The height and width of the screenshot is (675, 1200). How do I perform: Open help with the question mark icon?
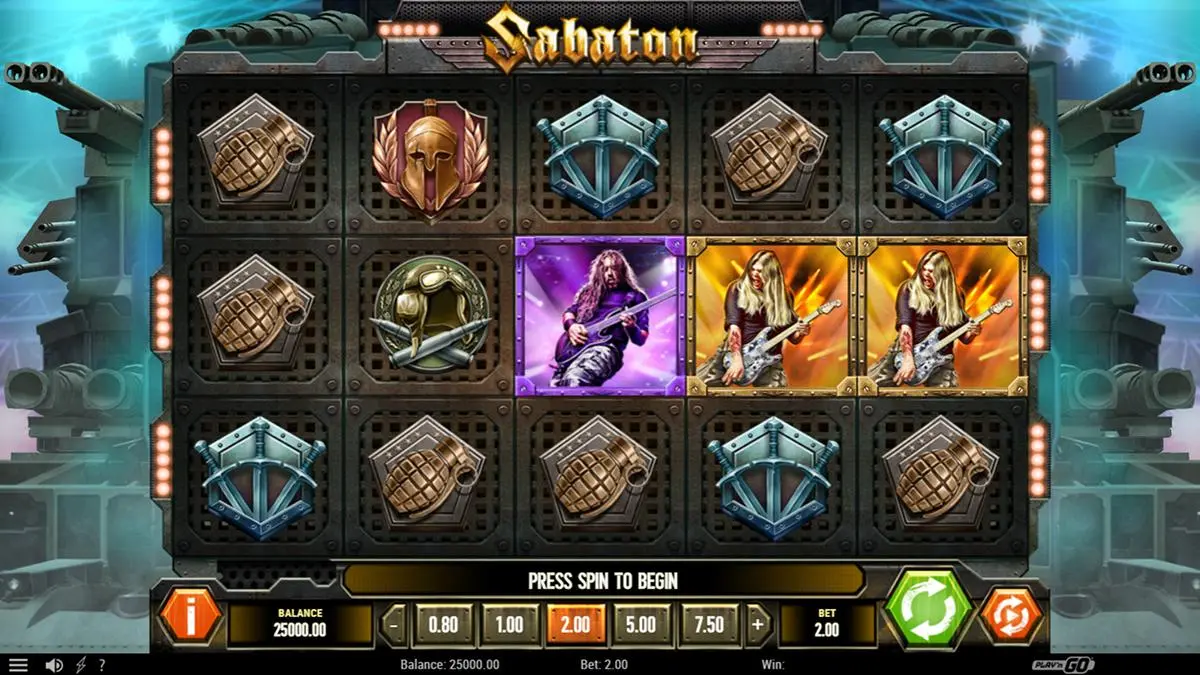(101, 665)
